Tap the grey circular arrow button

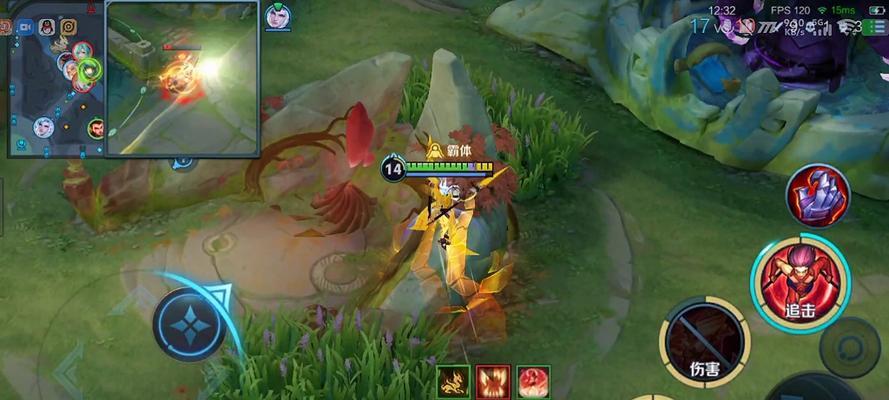849,347
